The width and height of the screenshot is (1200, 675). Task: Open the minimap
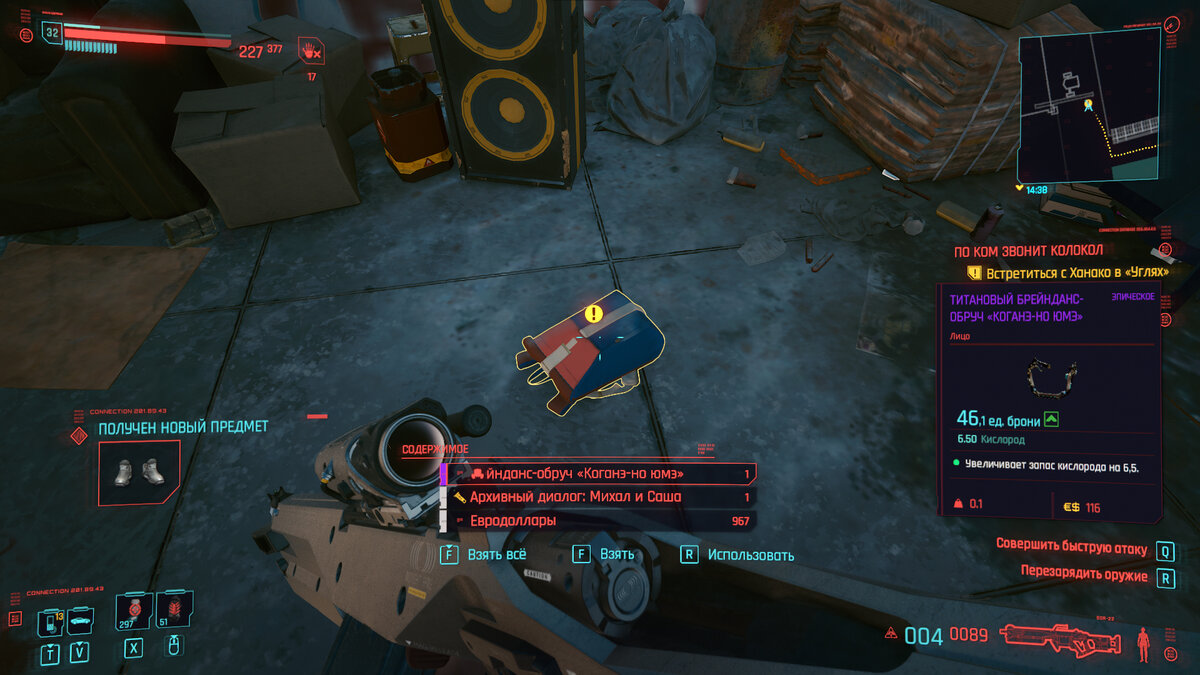coord(1088,106)
